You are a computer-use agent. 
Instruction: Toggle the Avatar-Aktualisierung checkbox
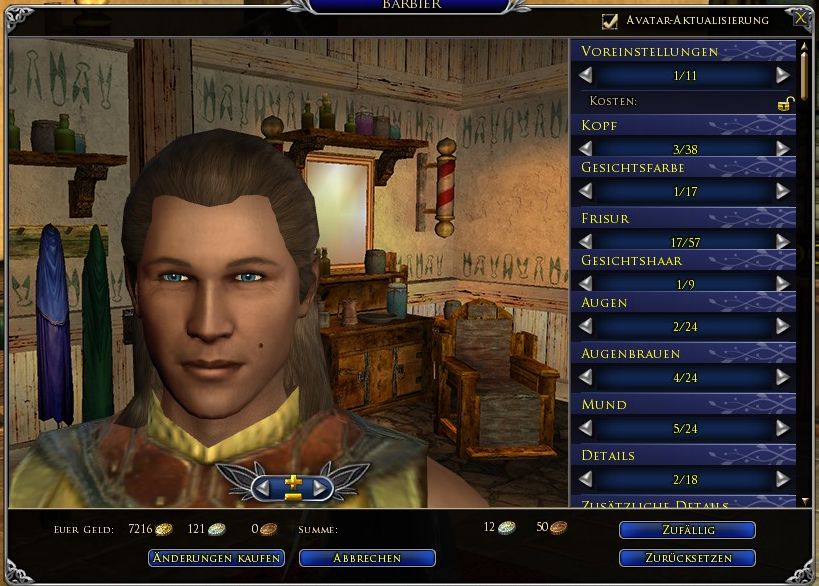pyautogui.click(x=610, y=20)
